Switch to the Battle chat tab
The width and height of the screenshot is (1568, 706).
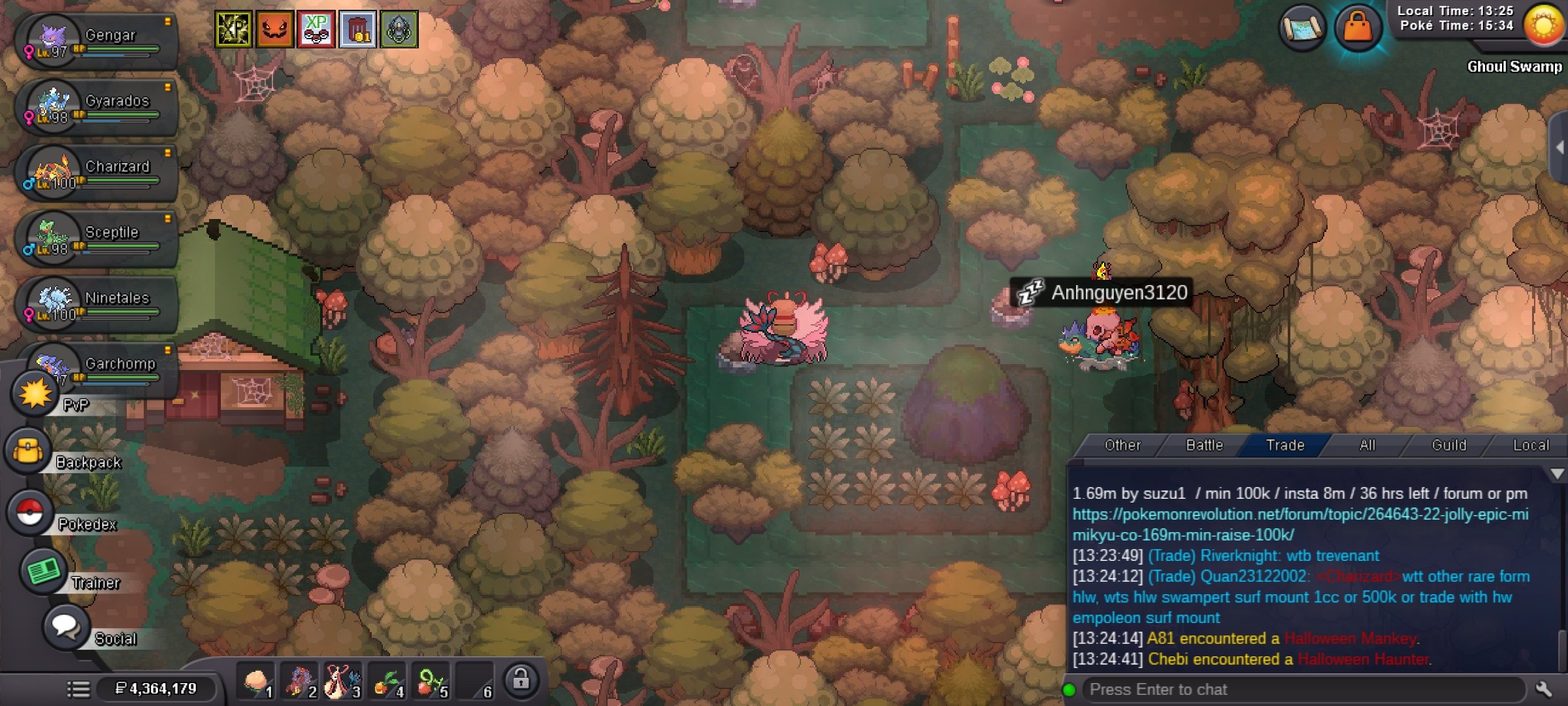pyautogui.click(x=1204, y=445)
